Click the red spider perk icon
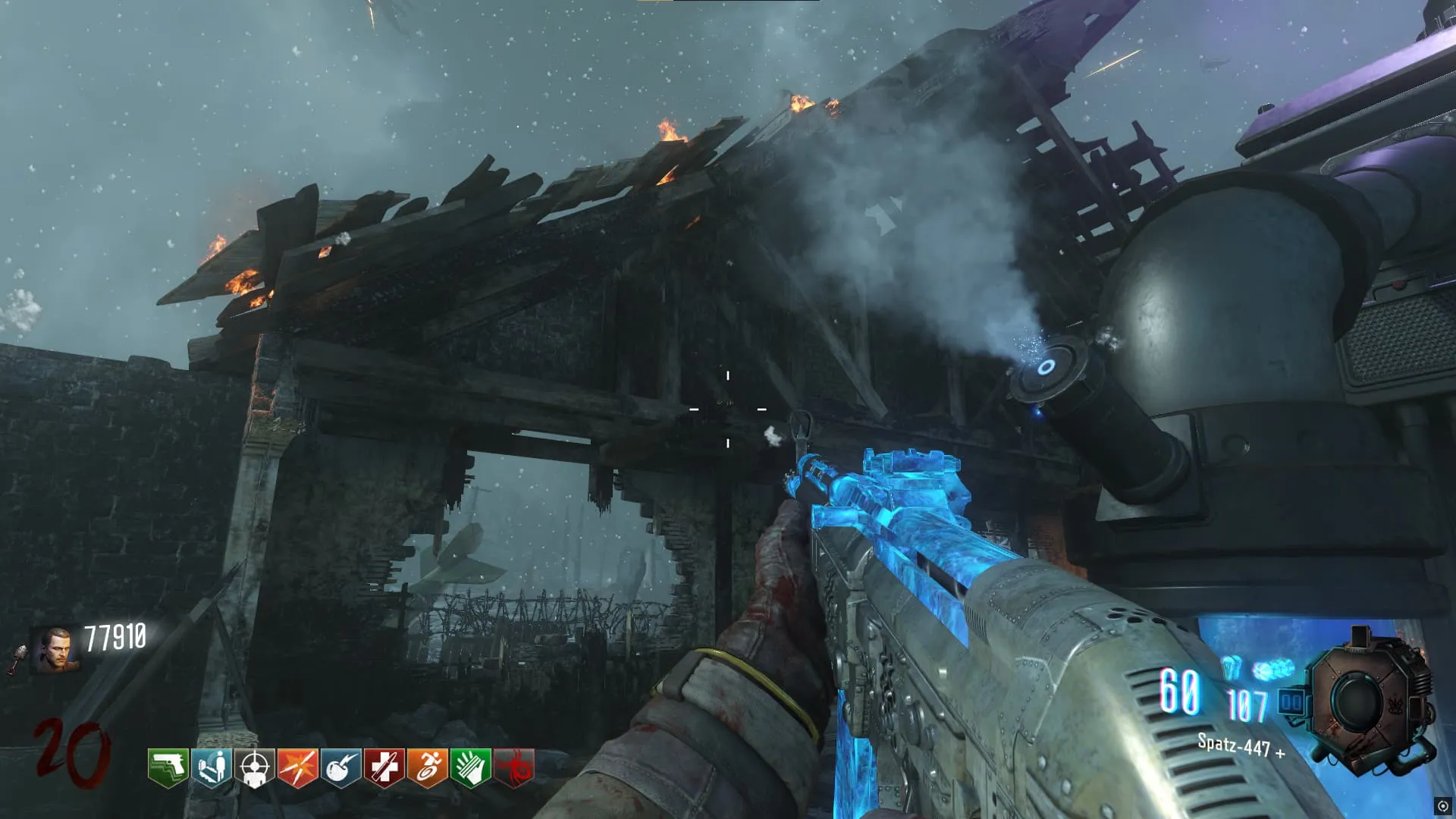Screen dimensions: 1456x819 [x=514, y=768]
